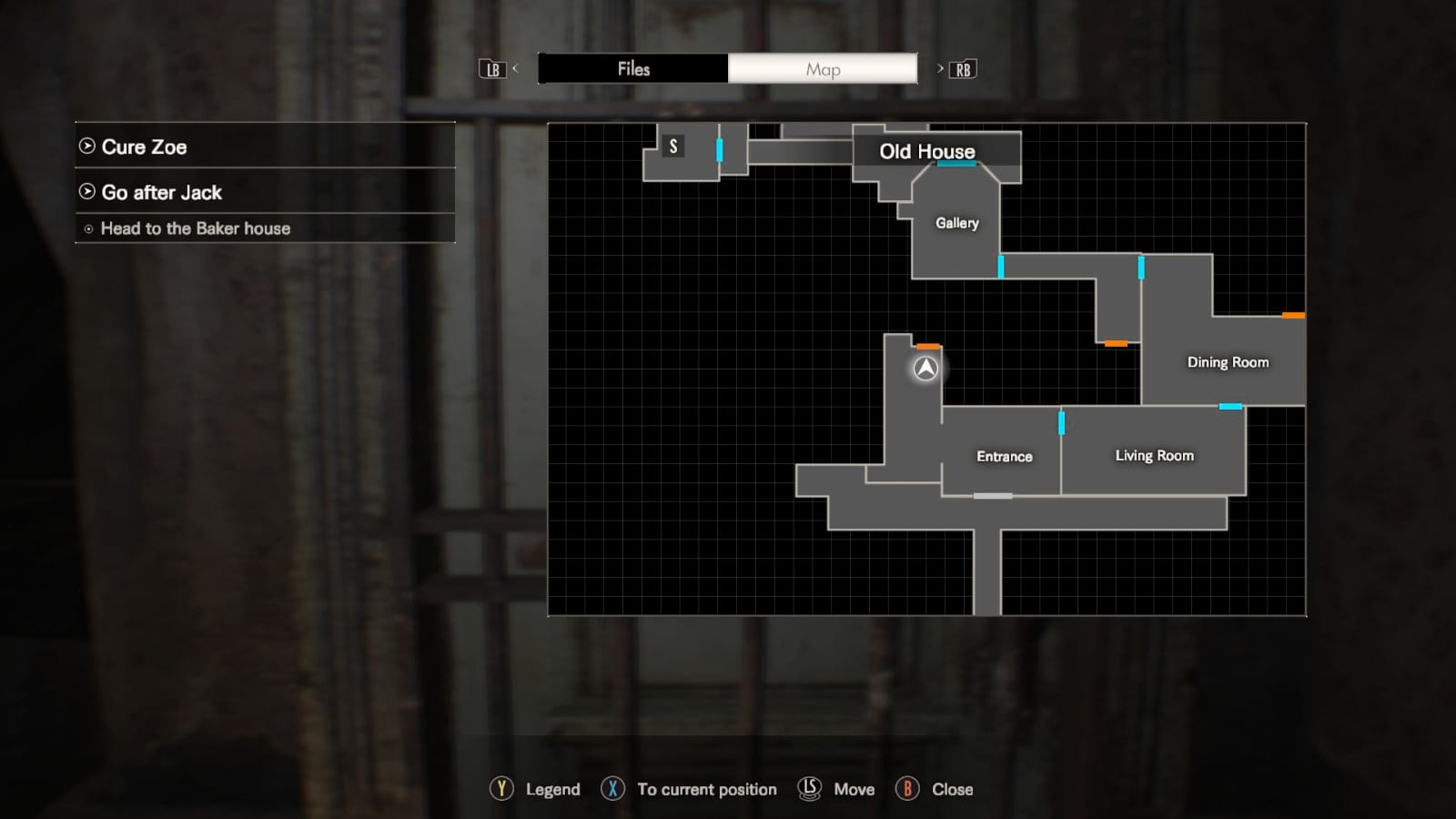Image resolution: width=1456 pixels, height=819 pixels.
Task: Switch to the Files tab
Action: [x=632, y=68]
